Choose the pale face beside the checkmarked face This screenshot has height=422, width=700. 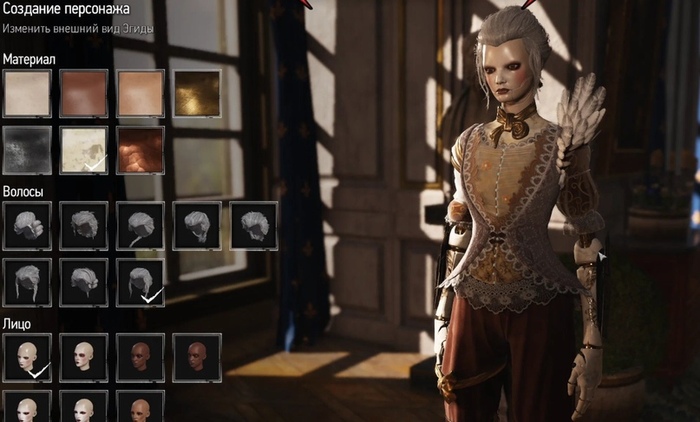(84, 357)
